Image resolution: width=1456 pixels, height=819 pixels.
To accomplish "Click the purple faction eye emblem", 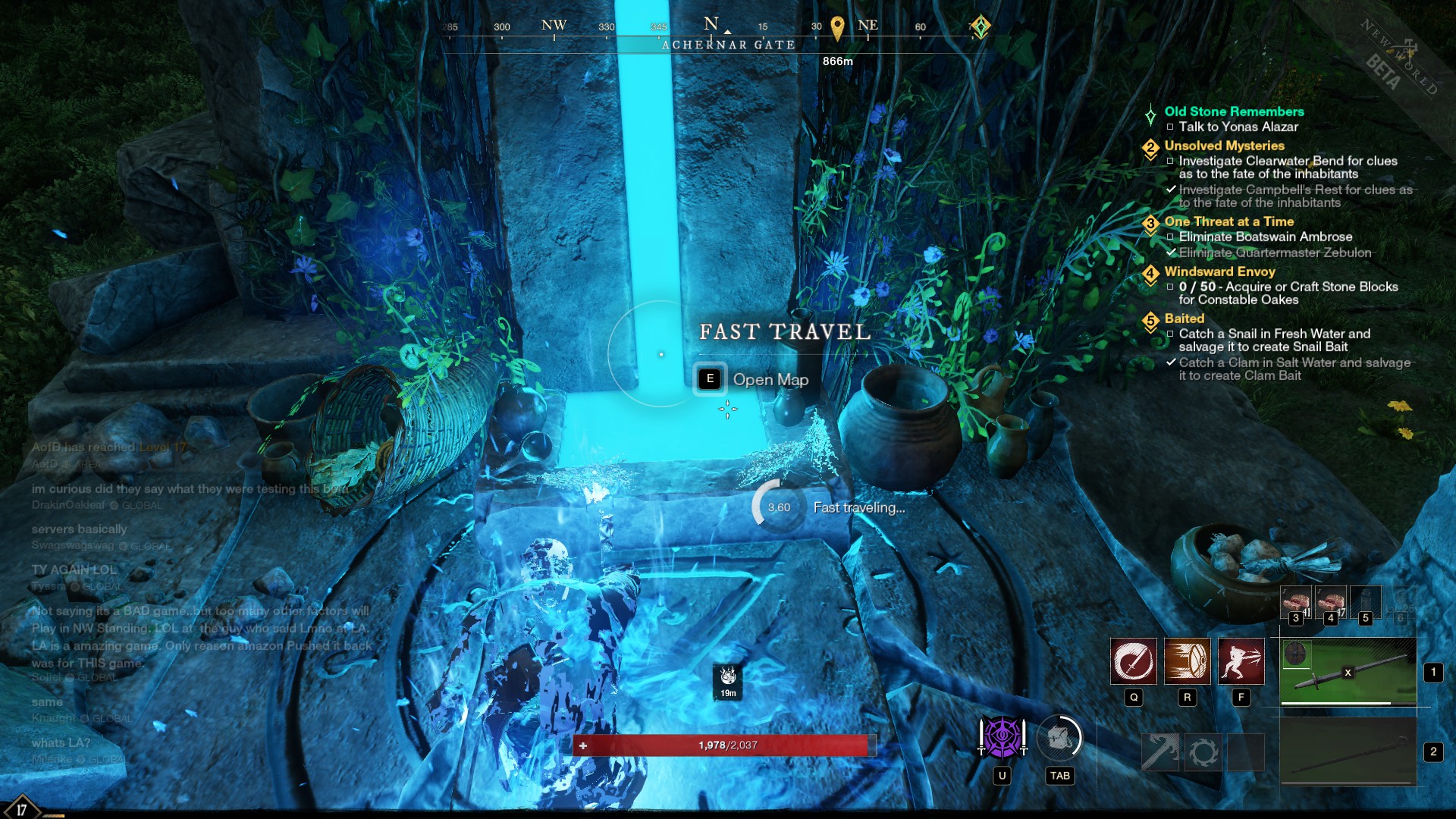I will [1002, 736].
